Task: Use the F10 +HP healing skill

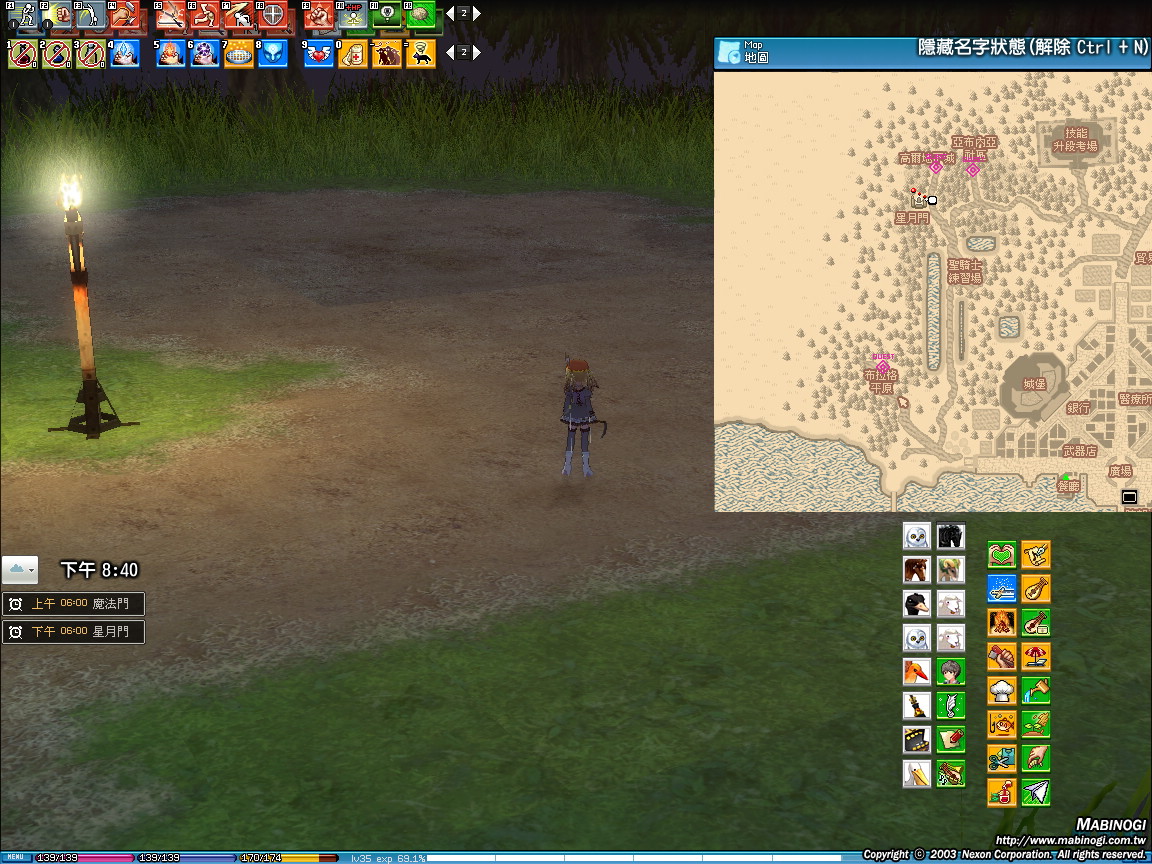Action: point(352,15)
